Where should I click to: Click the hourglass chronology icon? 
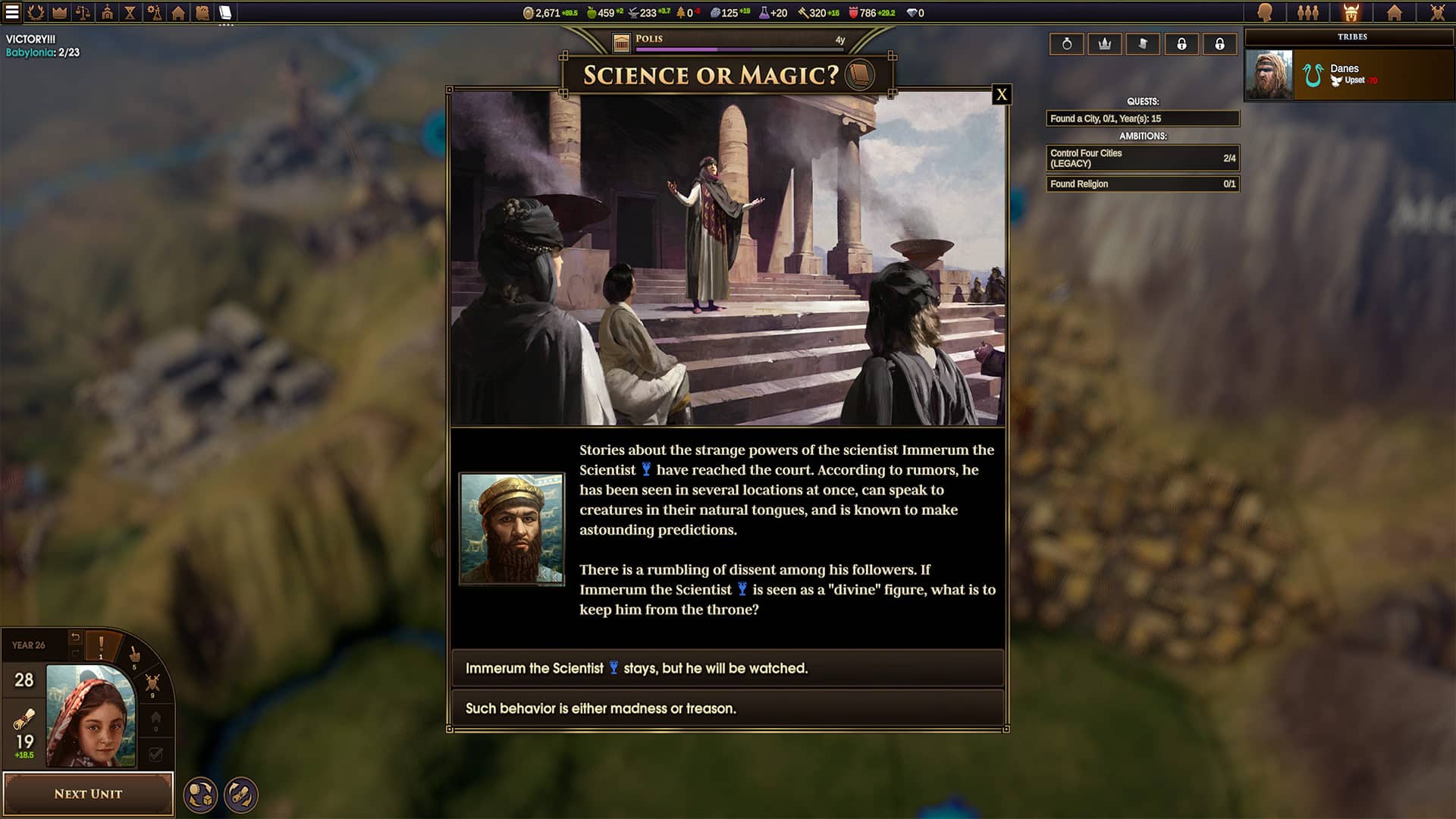(x=130, y=11)
